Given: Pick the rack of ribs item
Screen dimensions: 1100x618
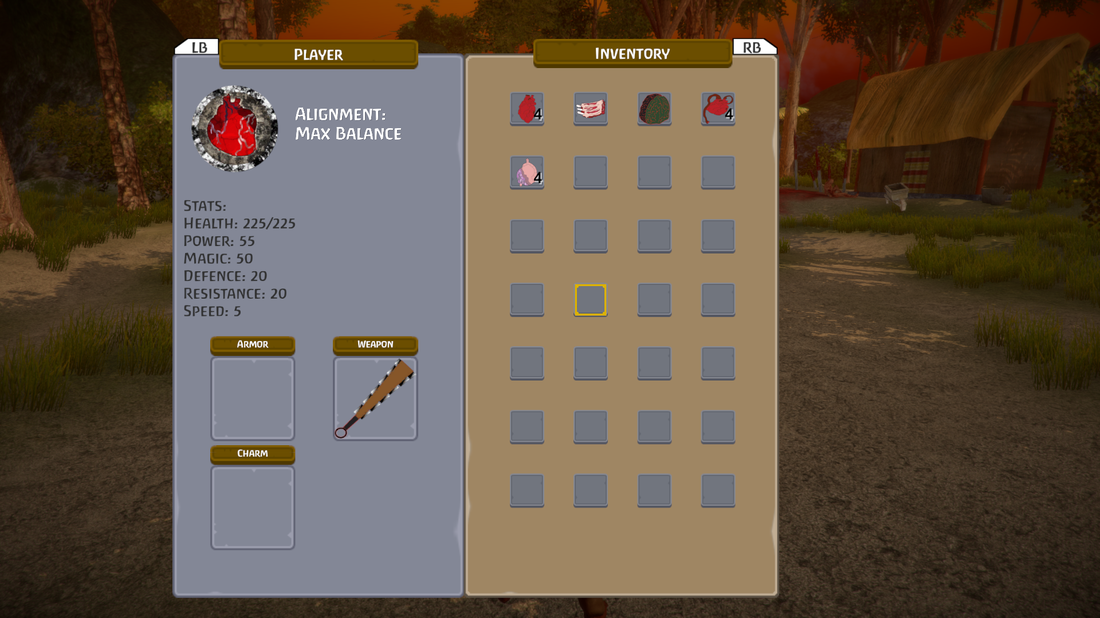Looking at the screenshot, I should tap(590, 108).
